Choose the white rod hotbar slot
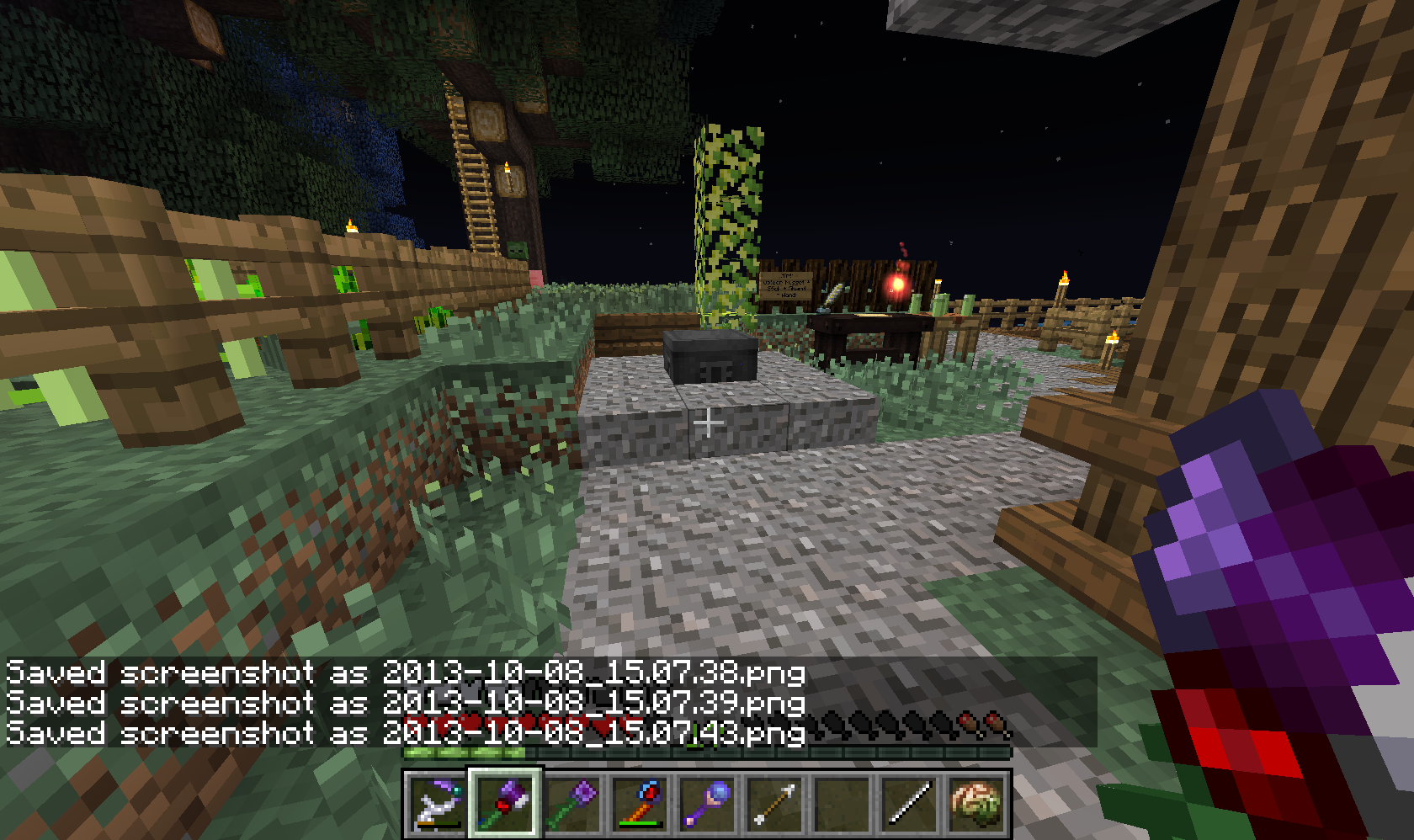1414x840 pixels. (x=909, y=804)
